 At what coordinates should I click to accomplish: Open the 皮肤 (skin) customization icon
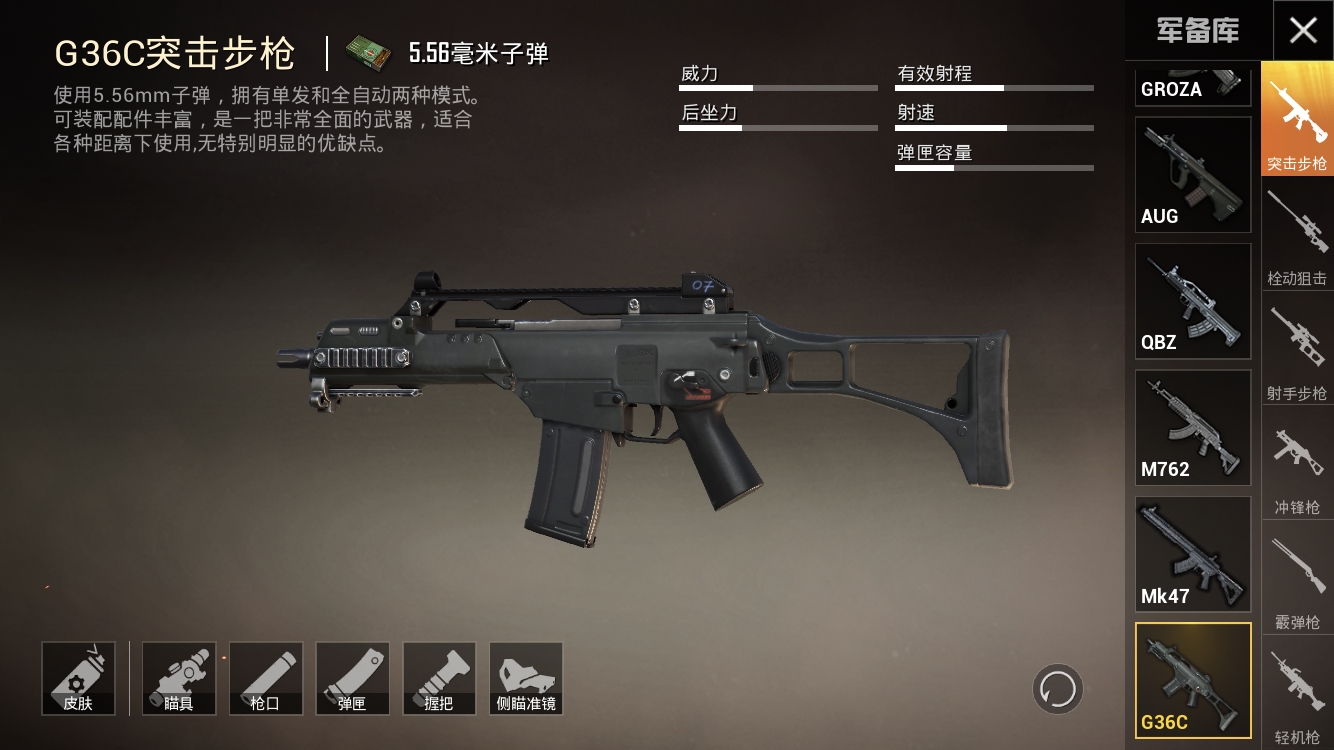click(x=79, y=678)
